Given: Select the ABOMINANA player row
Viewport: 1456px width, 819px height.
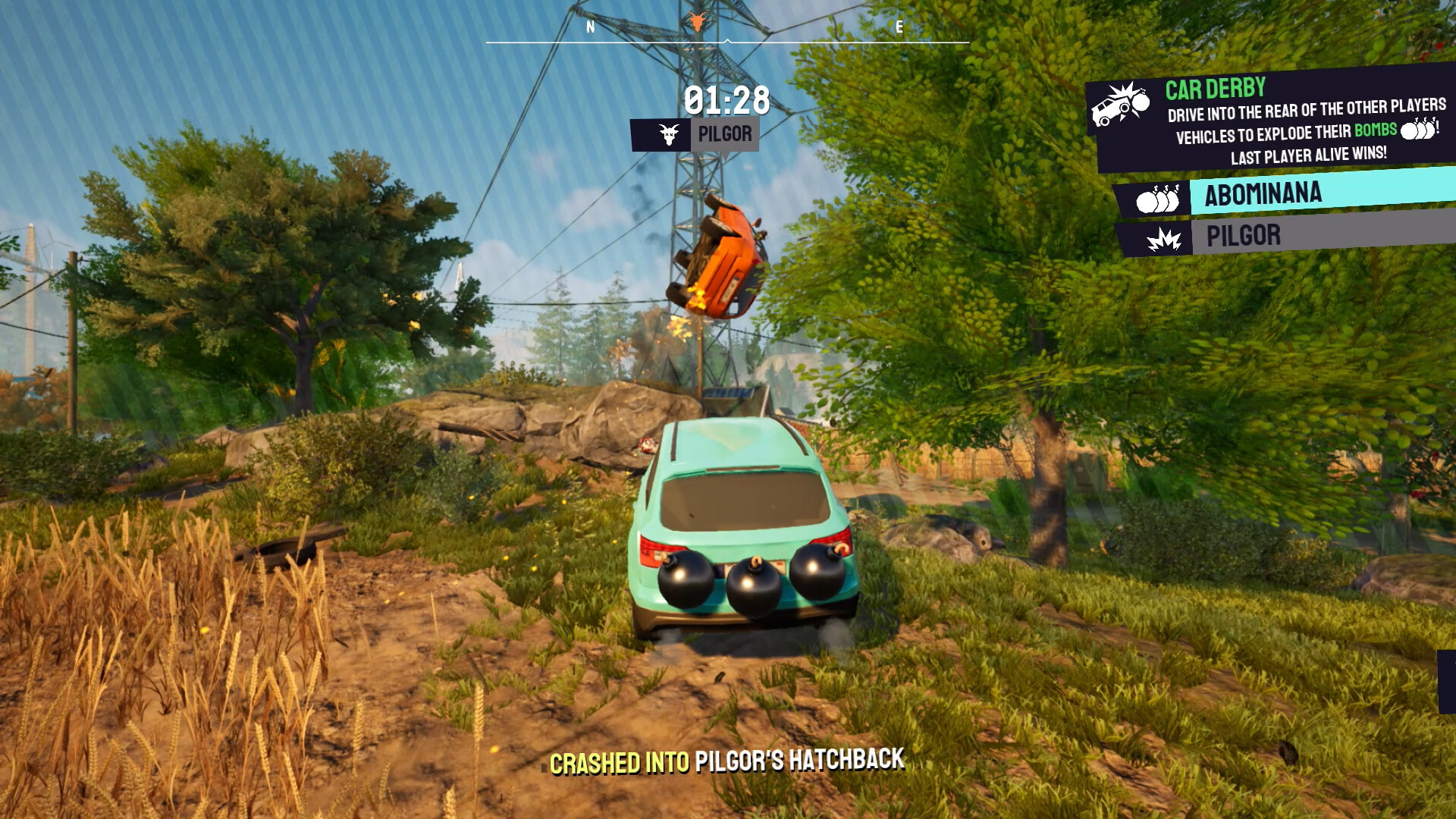Looking at the screenshot, I should (1289, 193).
